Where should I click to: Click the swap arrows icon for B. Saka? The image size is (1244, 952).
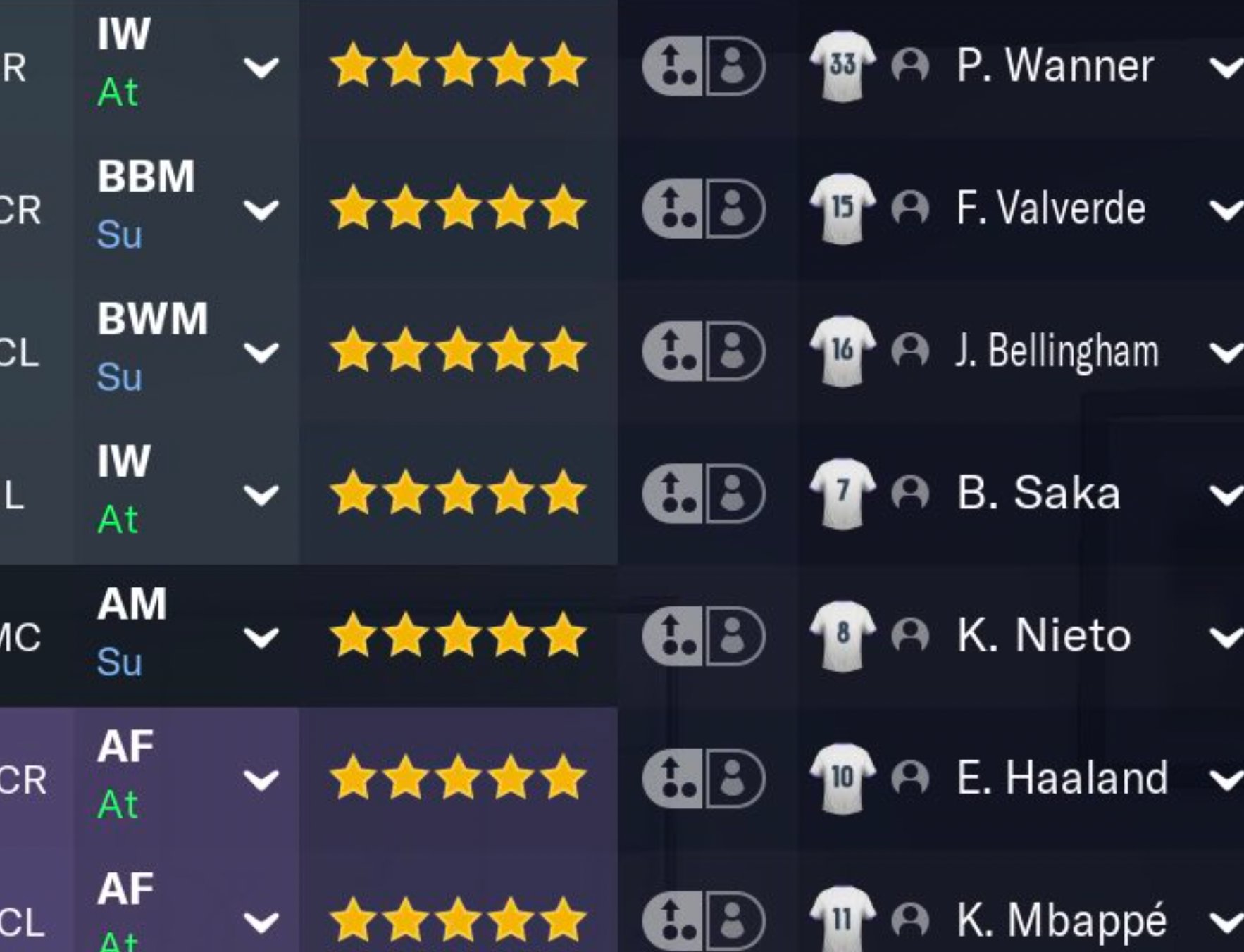pos(673,493)
